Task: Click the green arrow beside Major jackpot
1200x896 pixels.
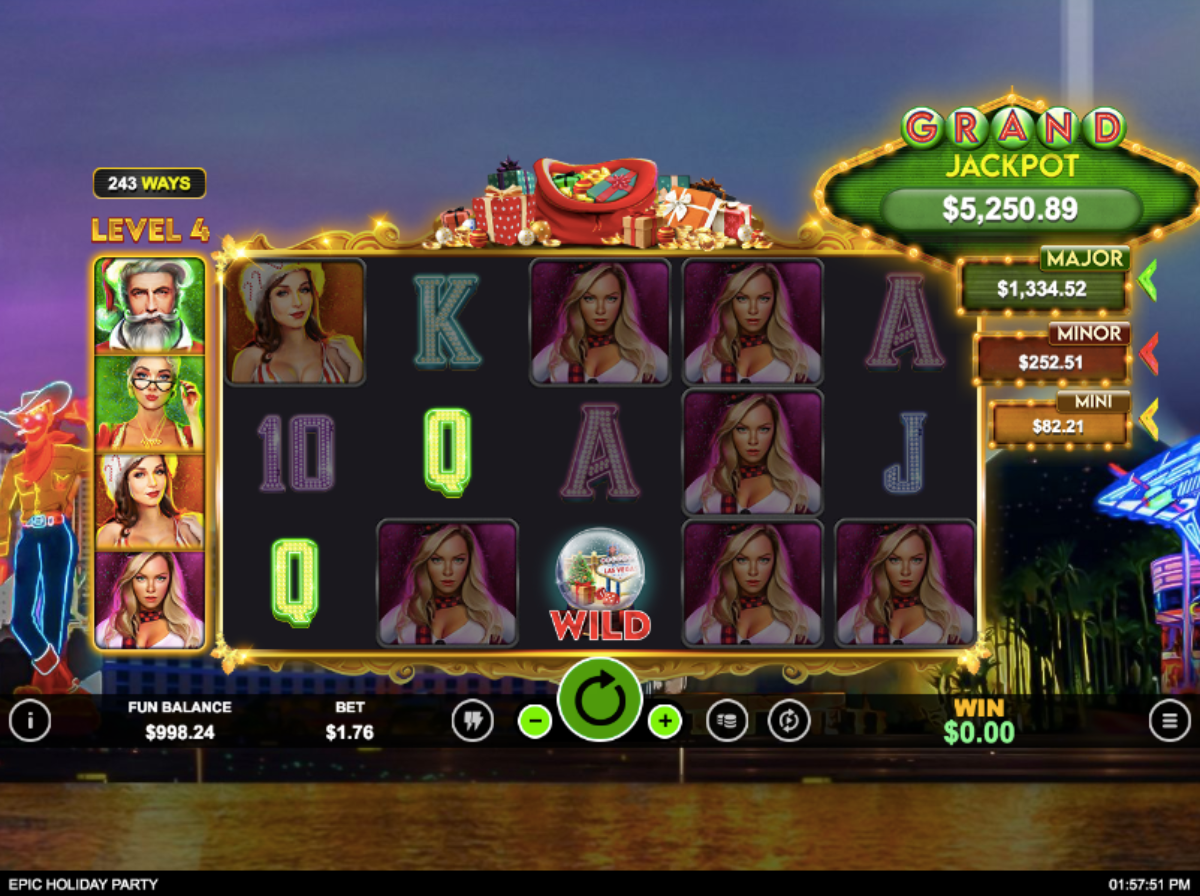Action: (x=1147, y=280)
